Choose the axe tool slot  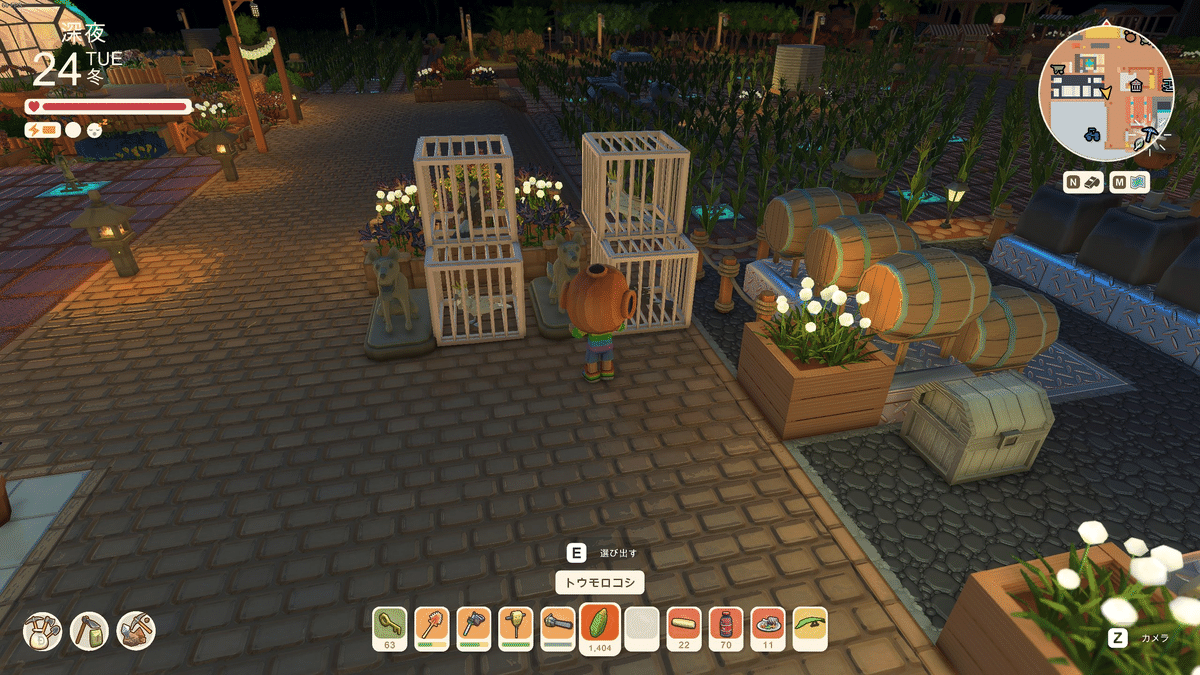click(x=474, y=627)
